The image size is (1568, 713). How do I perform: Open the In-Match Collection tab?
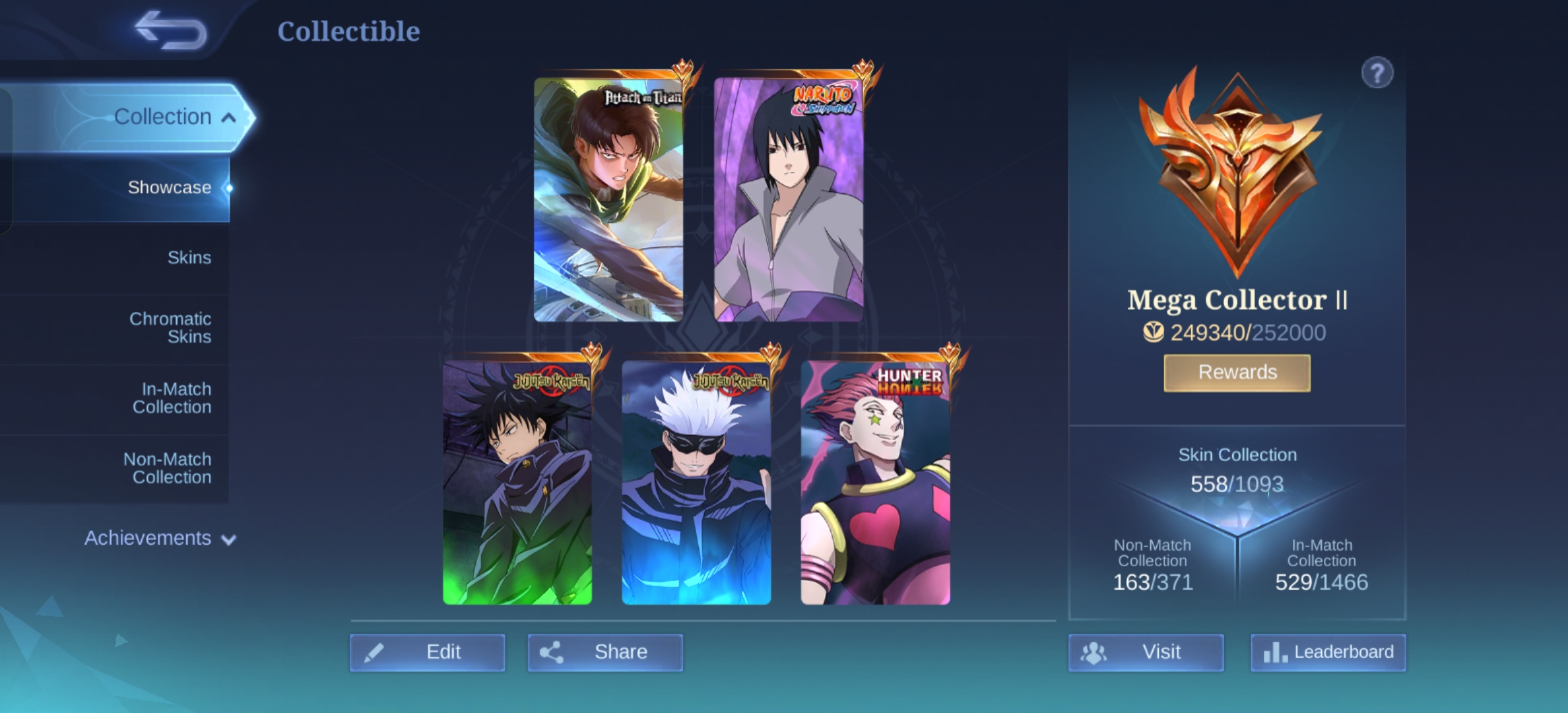click(x=172, y=398)
